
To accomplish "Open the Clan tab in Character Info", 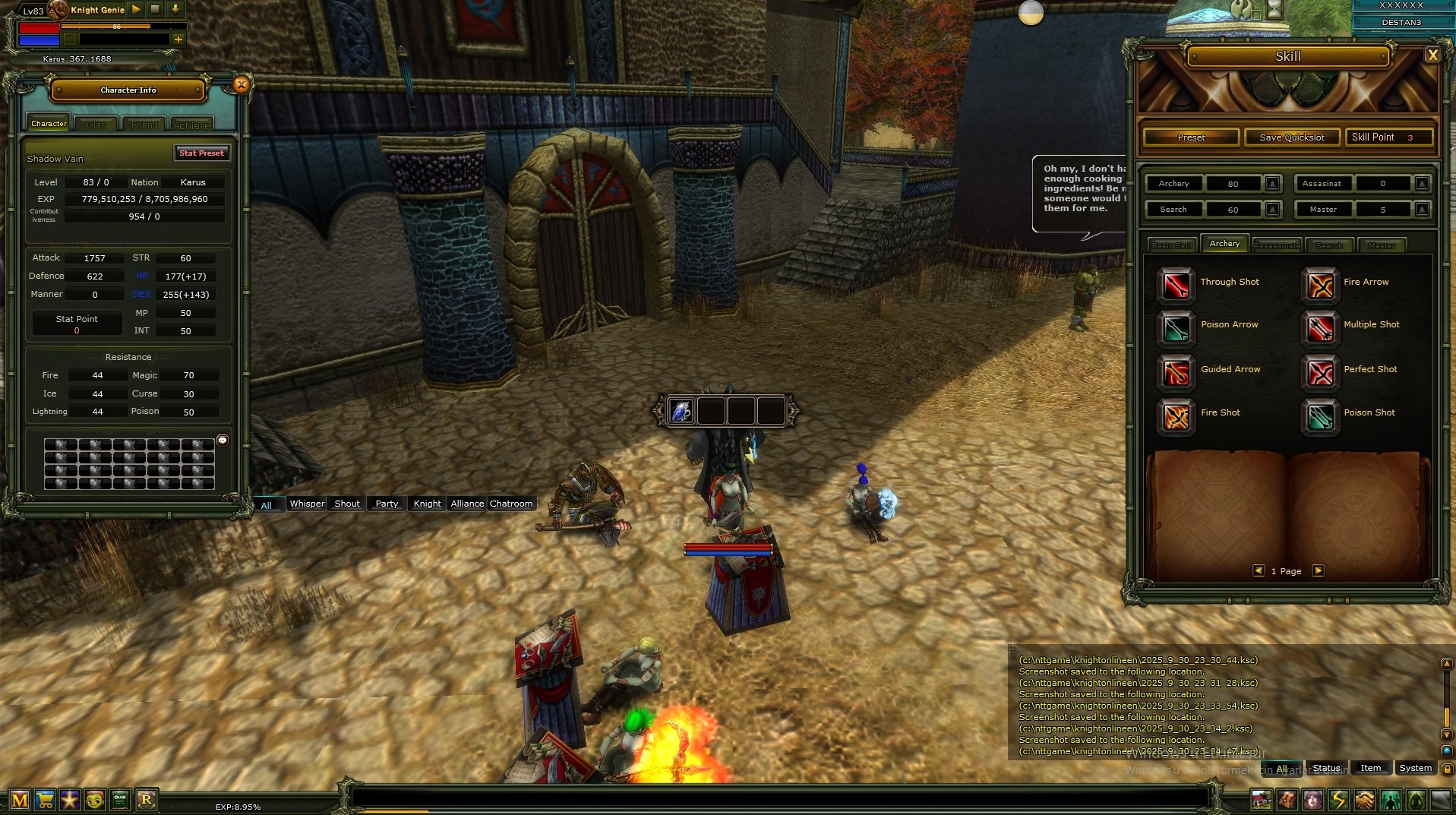I will tap(96, 124).
